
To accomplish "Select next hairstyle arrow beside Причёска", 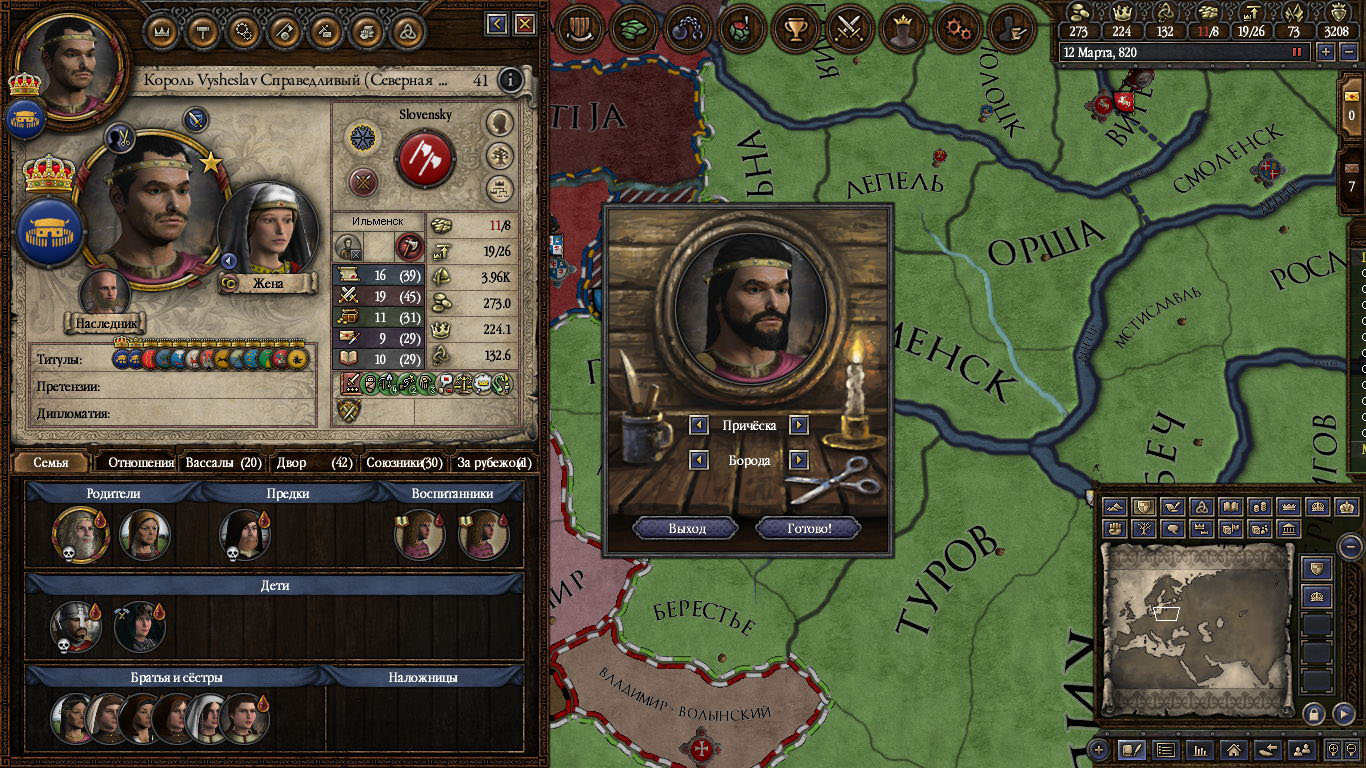I will [x=798, y=425].
